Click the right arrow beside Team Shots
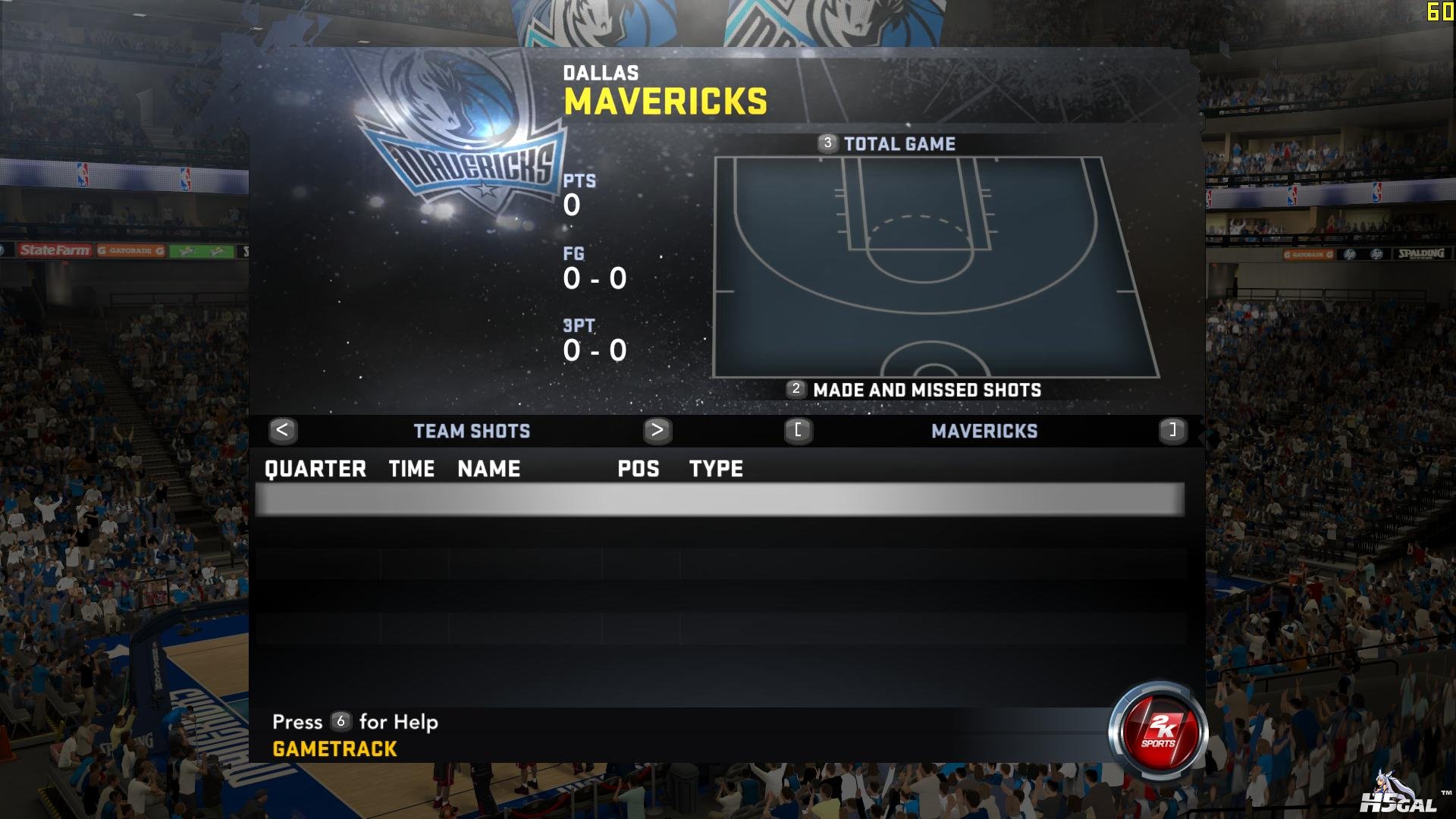 tap(657, 431)
